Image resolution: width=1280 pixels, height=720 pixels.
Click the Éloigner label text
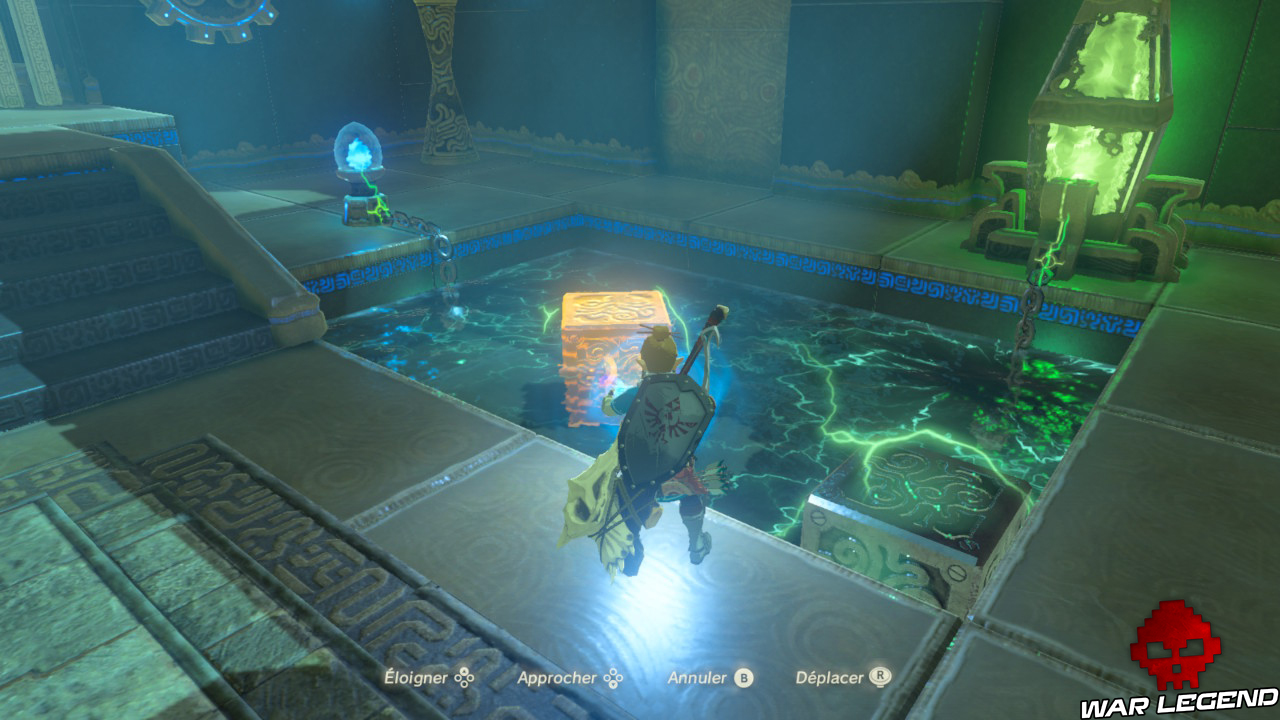tap(415, 676)
